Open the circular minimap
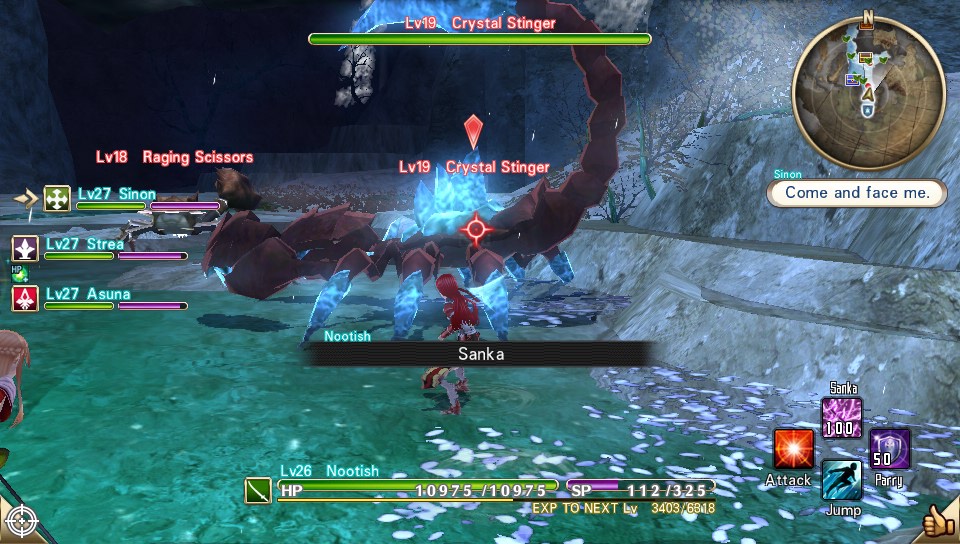The height and width of the screenshot is (544, 960). [x=868, y=94]
